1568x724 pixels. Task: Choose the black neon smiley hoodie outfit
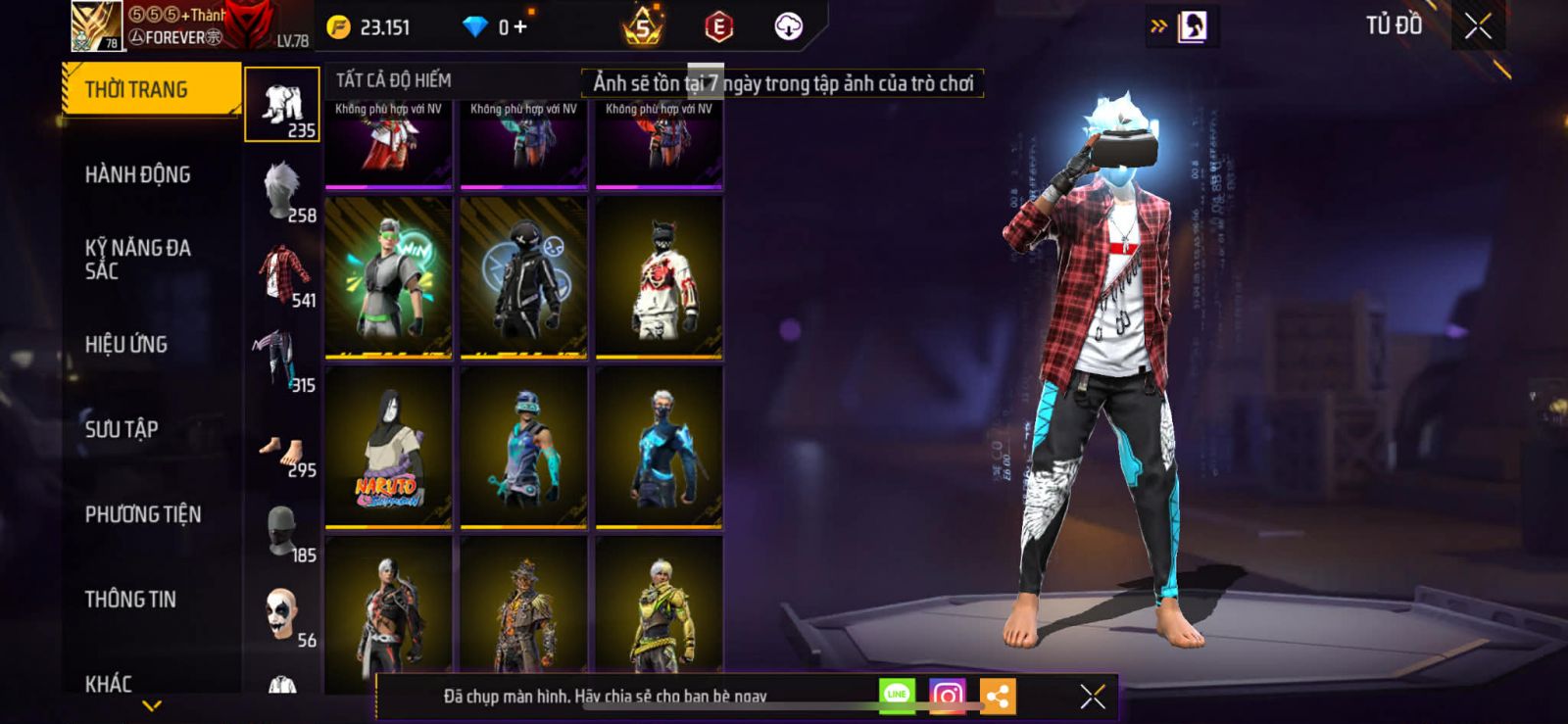point(524,277)
